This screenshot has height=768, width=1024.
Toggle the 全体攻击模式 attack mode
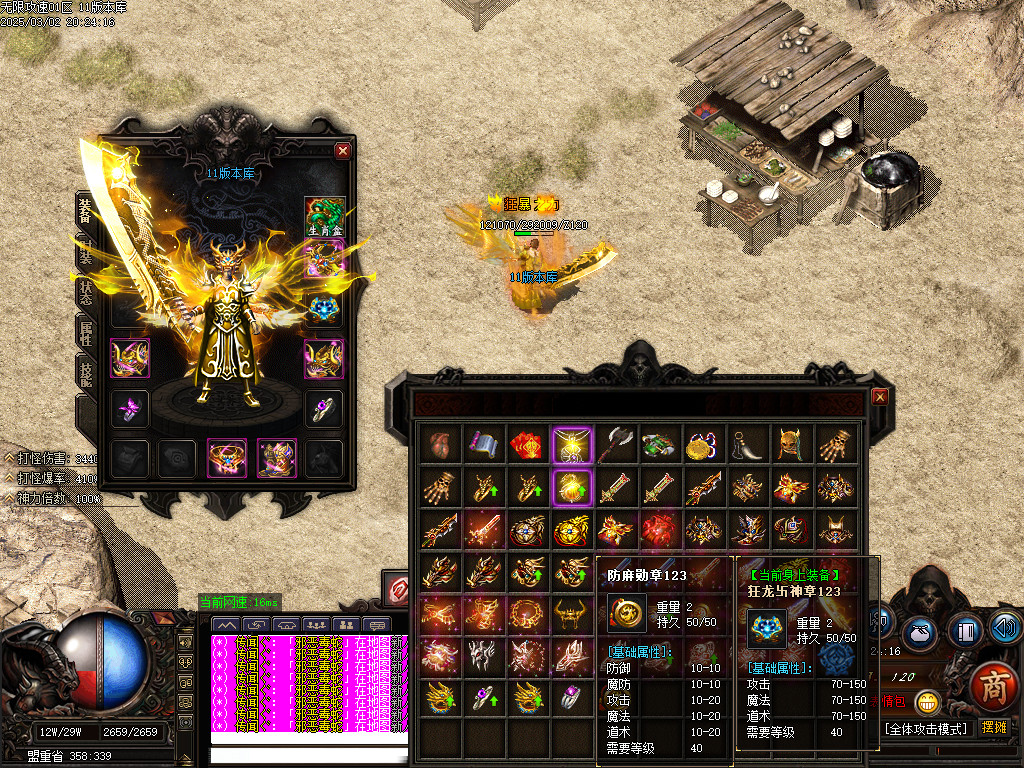[927, 729]
